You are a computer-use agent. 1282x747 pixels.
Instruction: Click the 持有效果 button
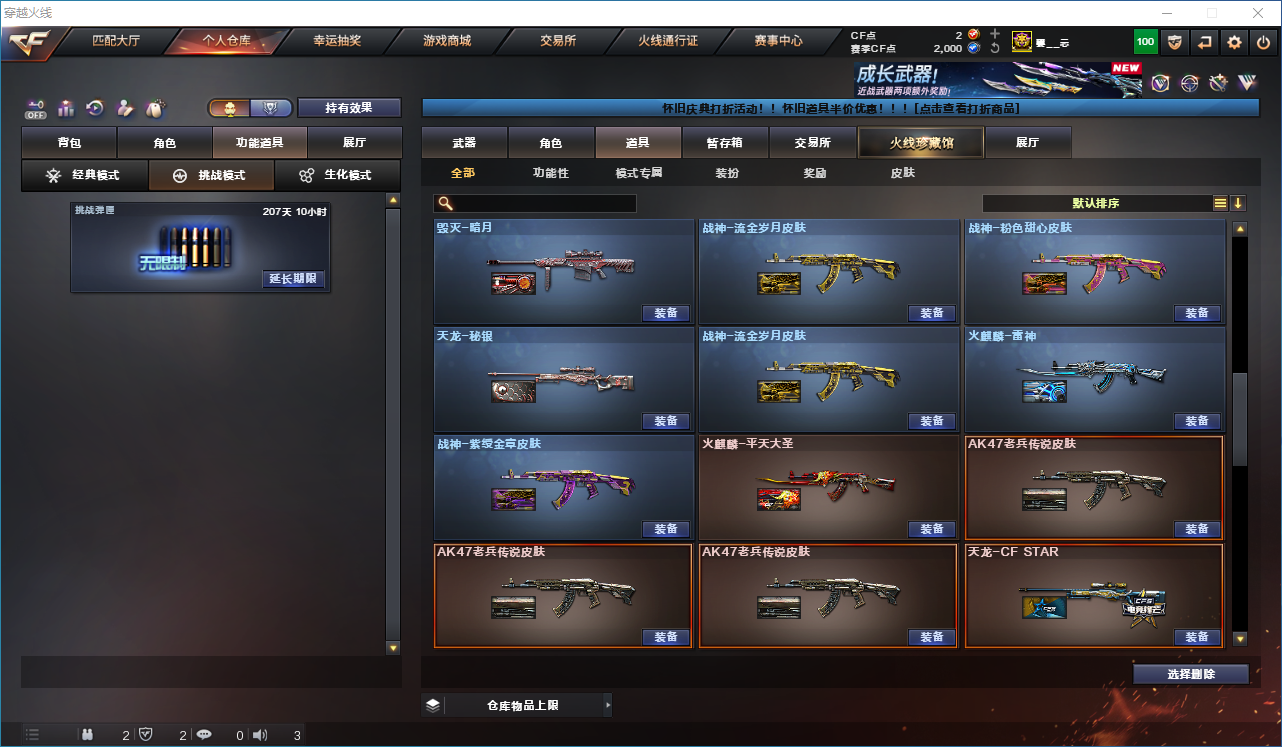[x=349, y=108]
